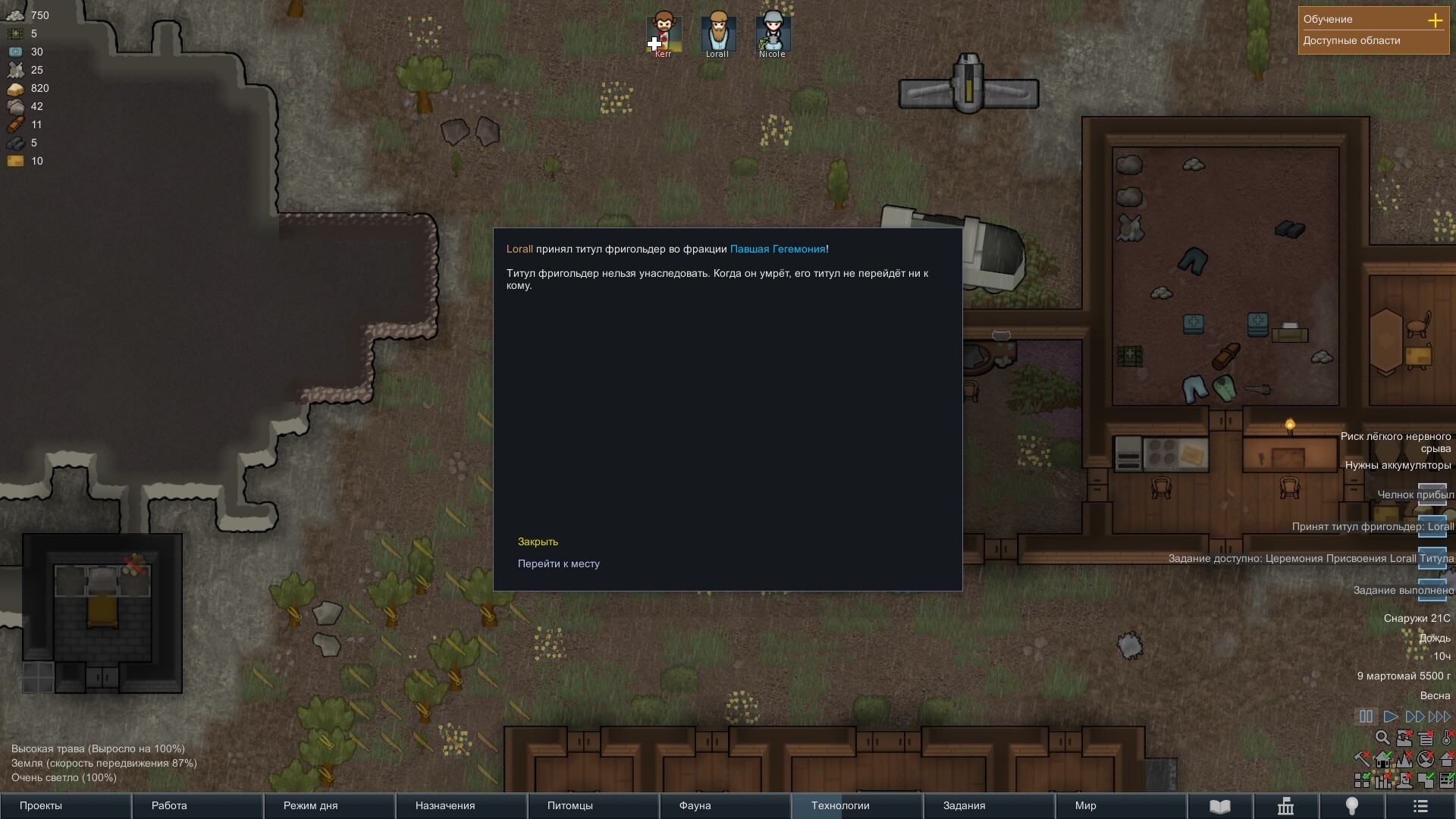Toggle the pause speed button
The image size is (1456, 819).
pyautogui.click(x=1366, y=717)
